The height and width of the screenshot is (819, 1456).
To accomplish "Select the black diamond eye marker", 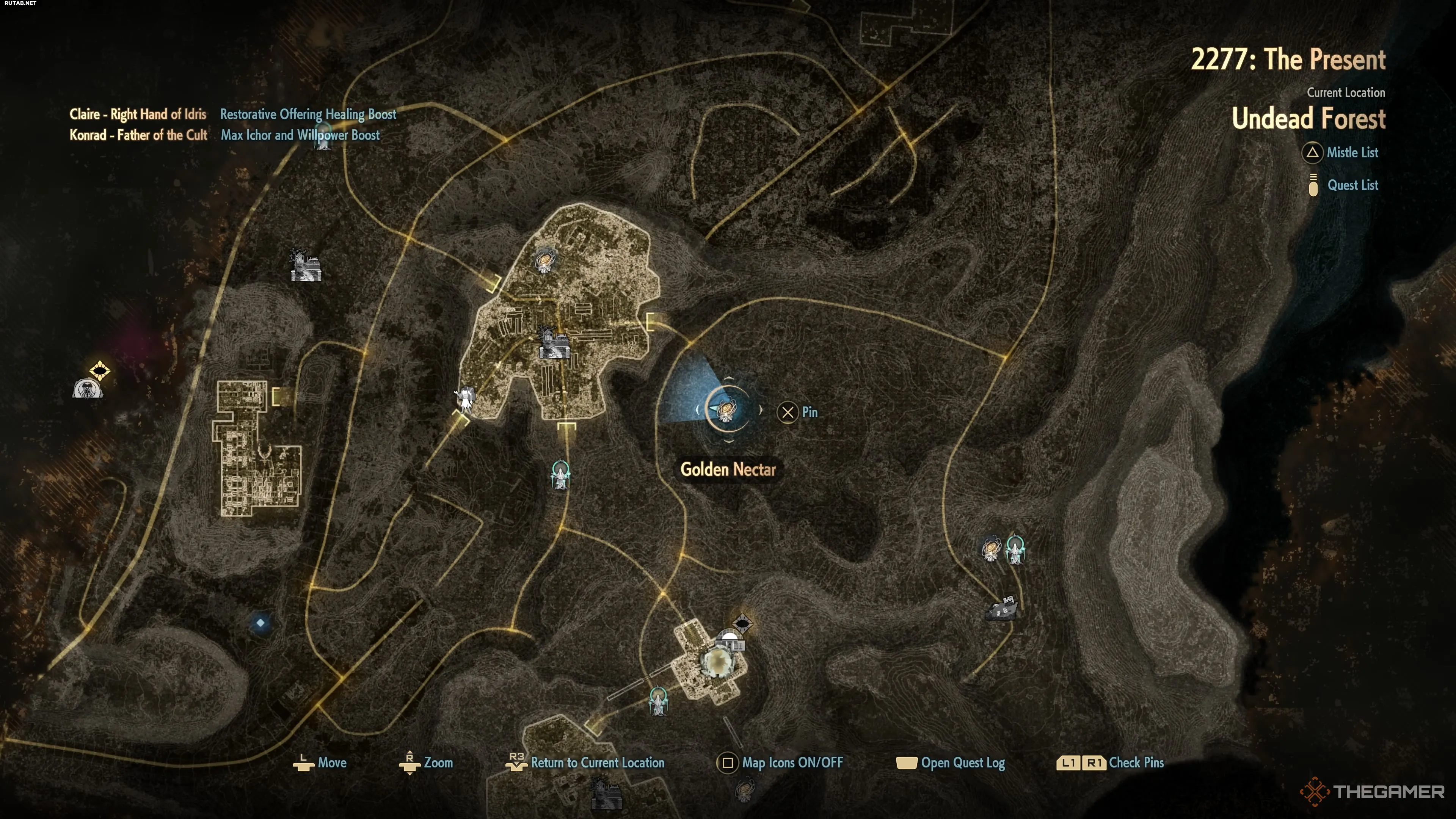I will pos(742,624).
